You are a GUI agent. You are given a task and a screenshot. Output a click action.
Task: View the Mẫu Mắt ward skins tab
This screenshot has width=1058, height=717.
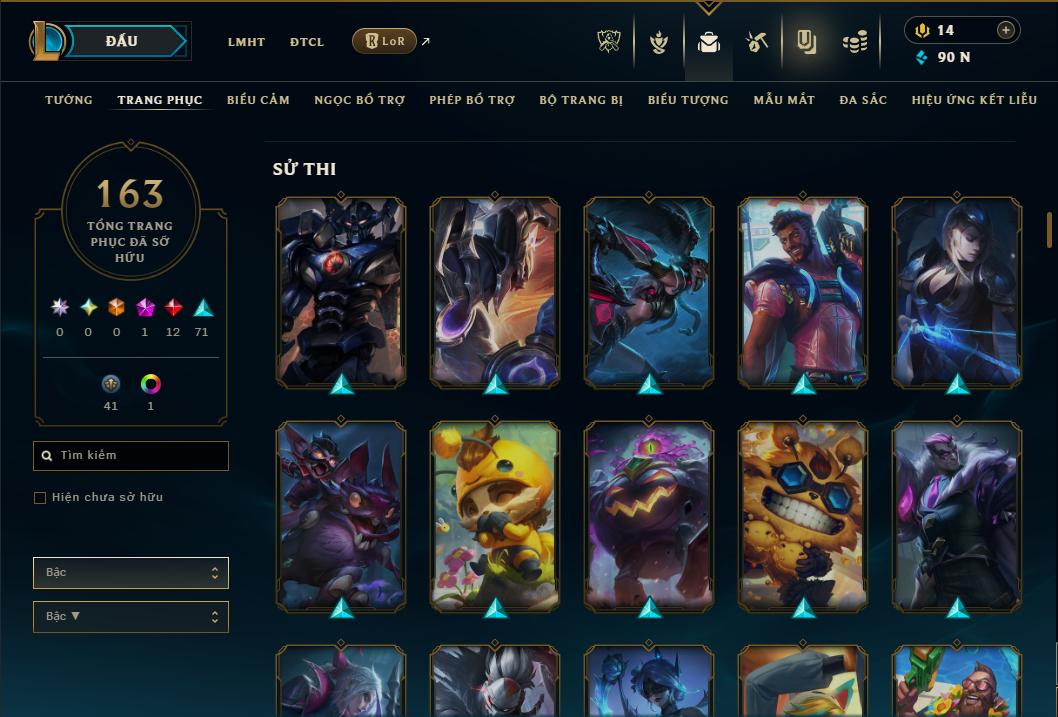coord(784,100)
